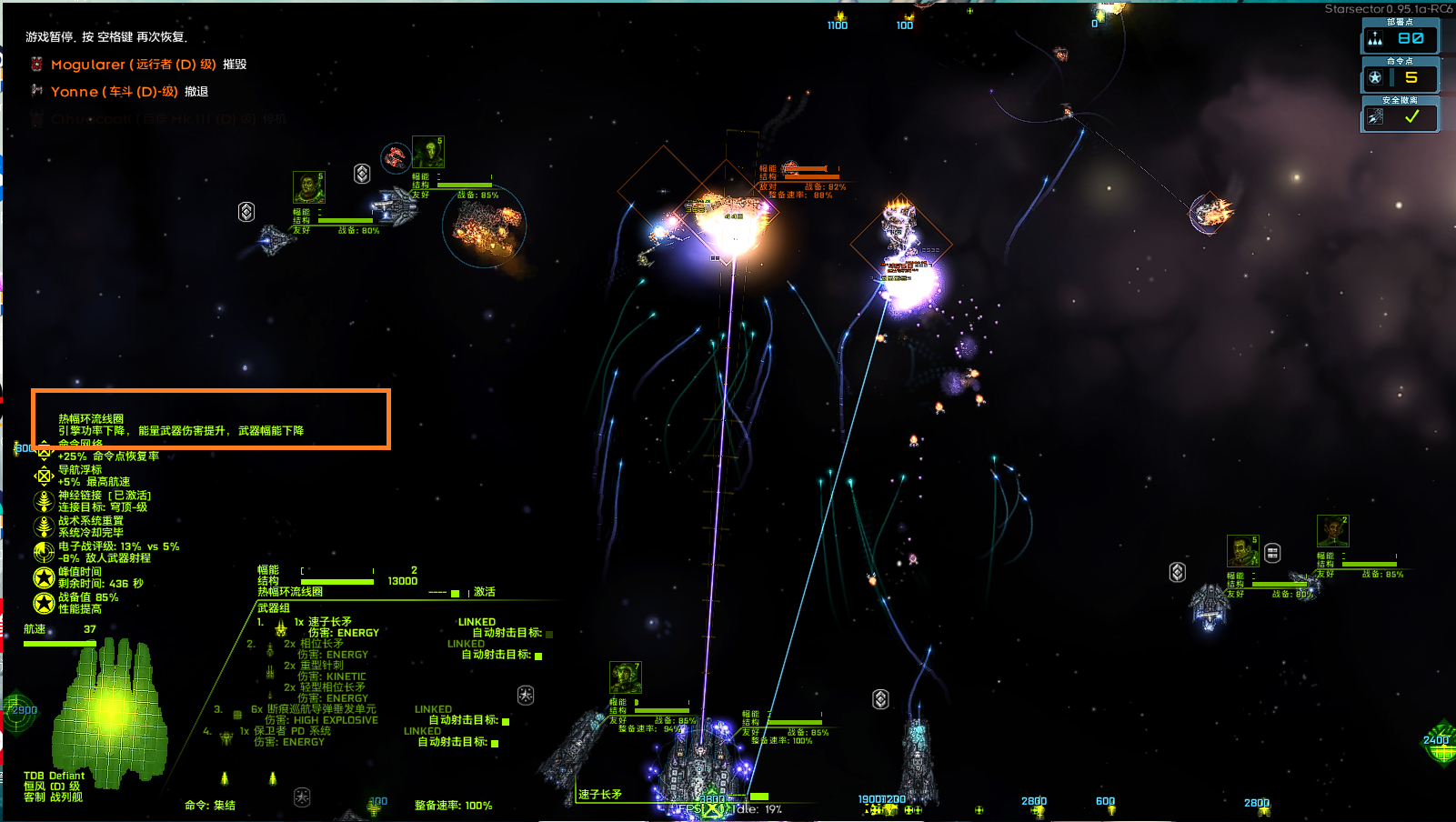Screen dimensions: 1456x822
Task: Open the 部署点 deployment points panel
Action: (x=1400, y=38)
